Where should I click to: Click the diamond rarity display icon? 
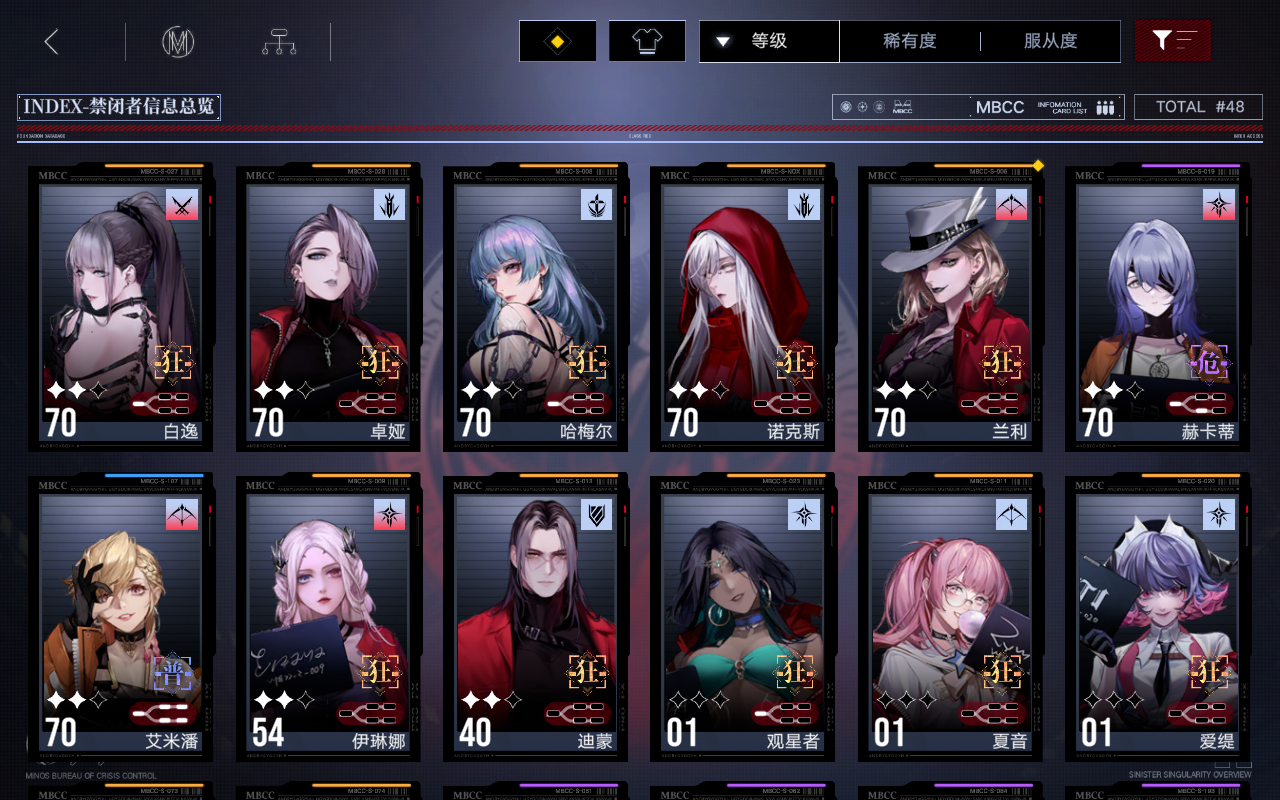(557, 41)
